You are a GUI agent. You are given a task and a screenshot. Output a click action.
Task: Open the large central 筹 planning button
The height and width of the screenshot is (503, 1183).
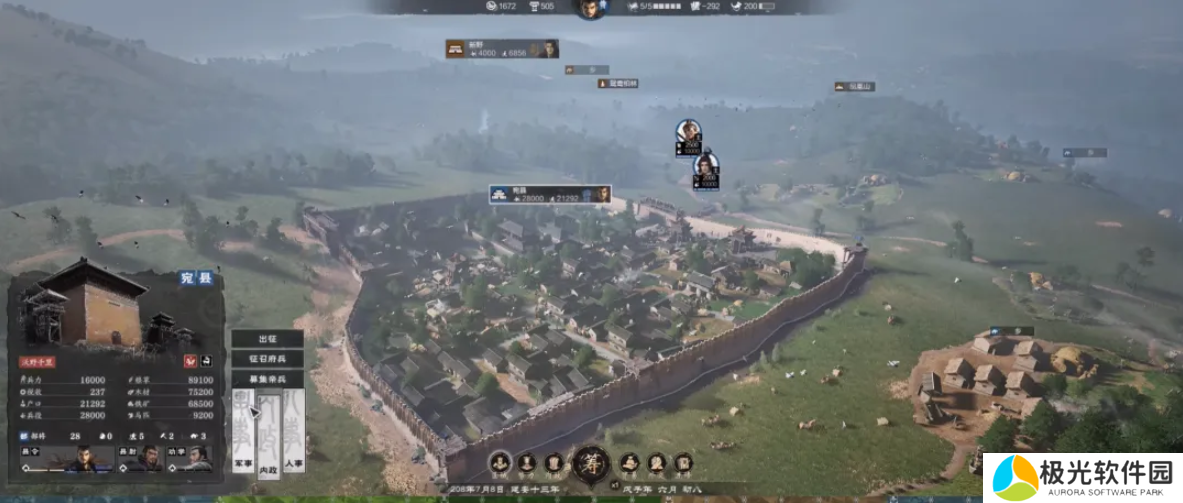[x=591, y=463]
